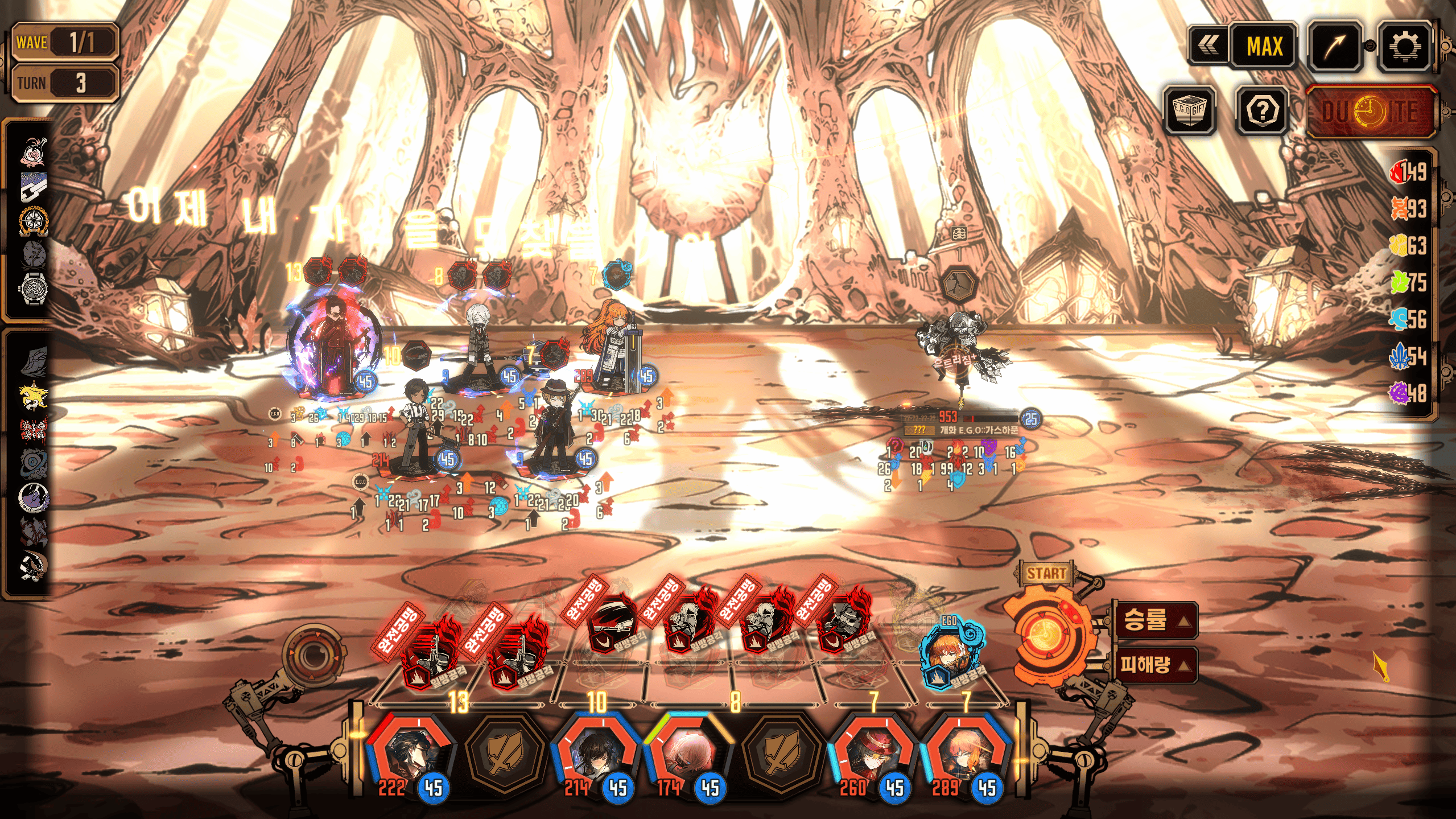Open the settings gear menu
The image size is (1456, 819).
pyautogui.click(x=1404, y=47)
